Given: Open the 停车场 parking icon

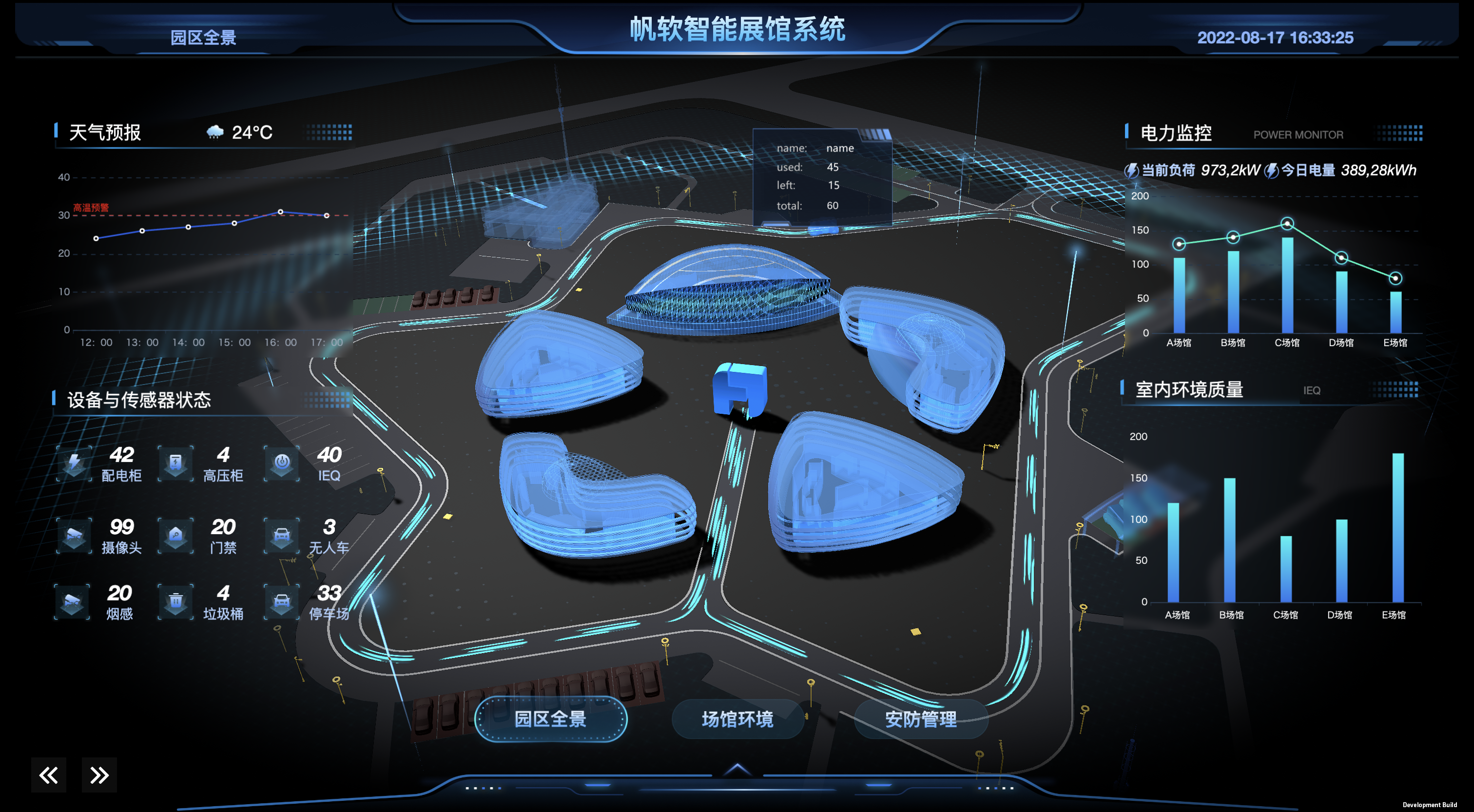Looking at the screenshot, I should [282, 601].
